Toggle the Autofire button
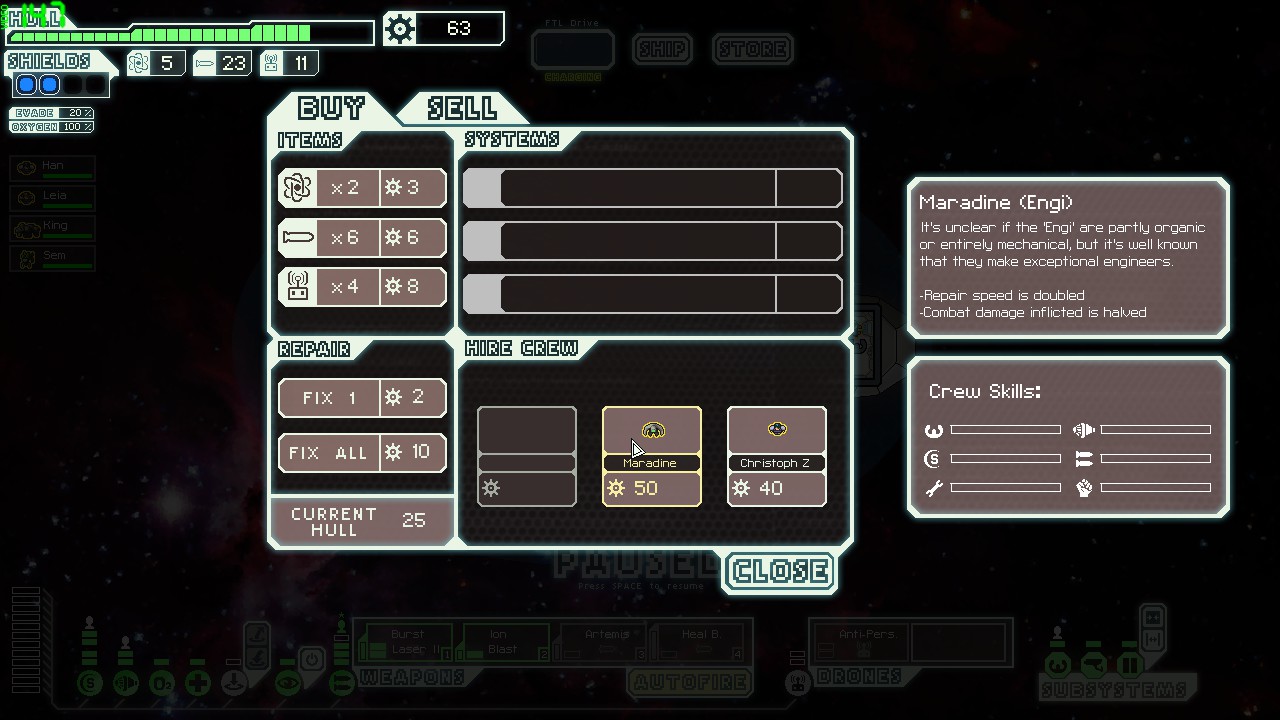 (x=689, y=683)
